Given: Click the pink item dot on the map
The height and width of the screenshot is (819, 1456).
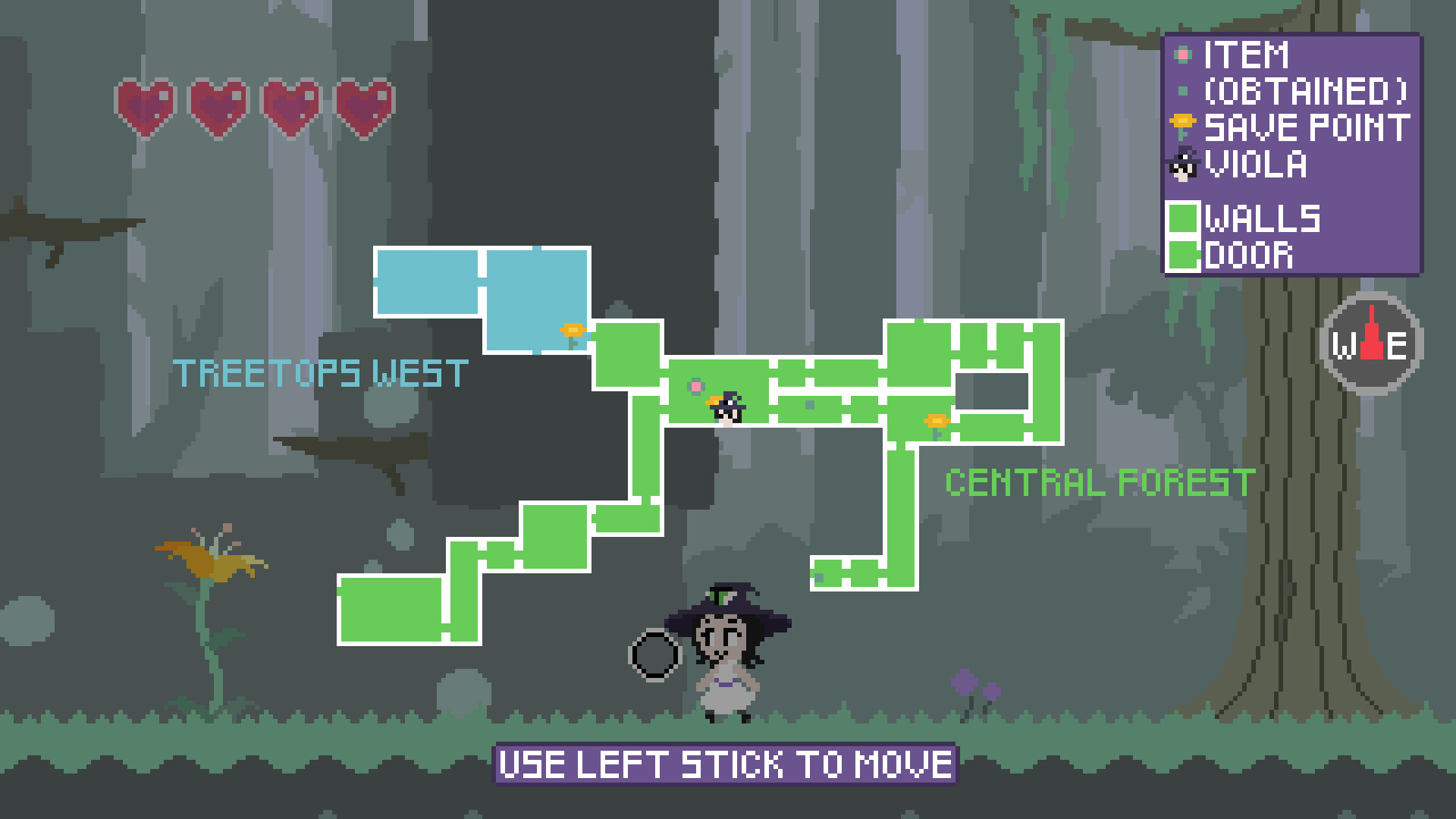Looking at the screenshot, I should [695, 387].
